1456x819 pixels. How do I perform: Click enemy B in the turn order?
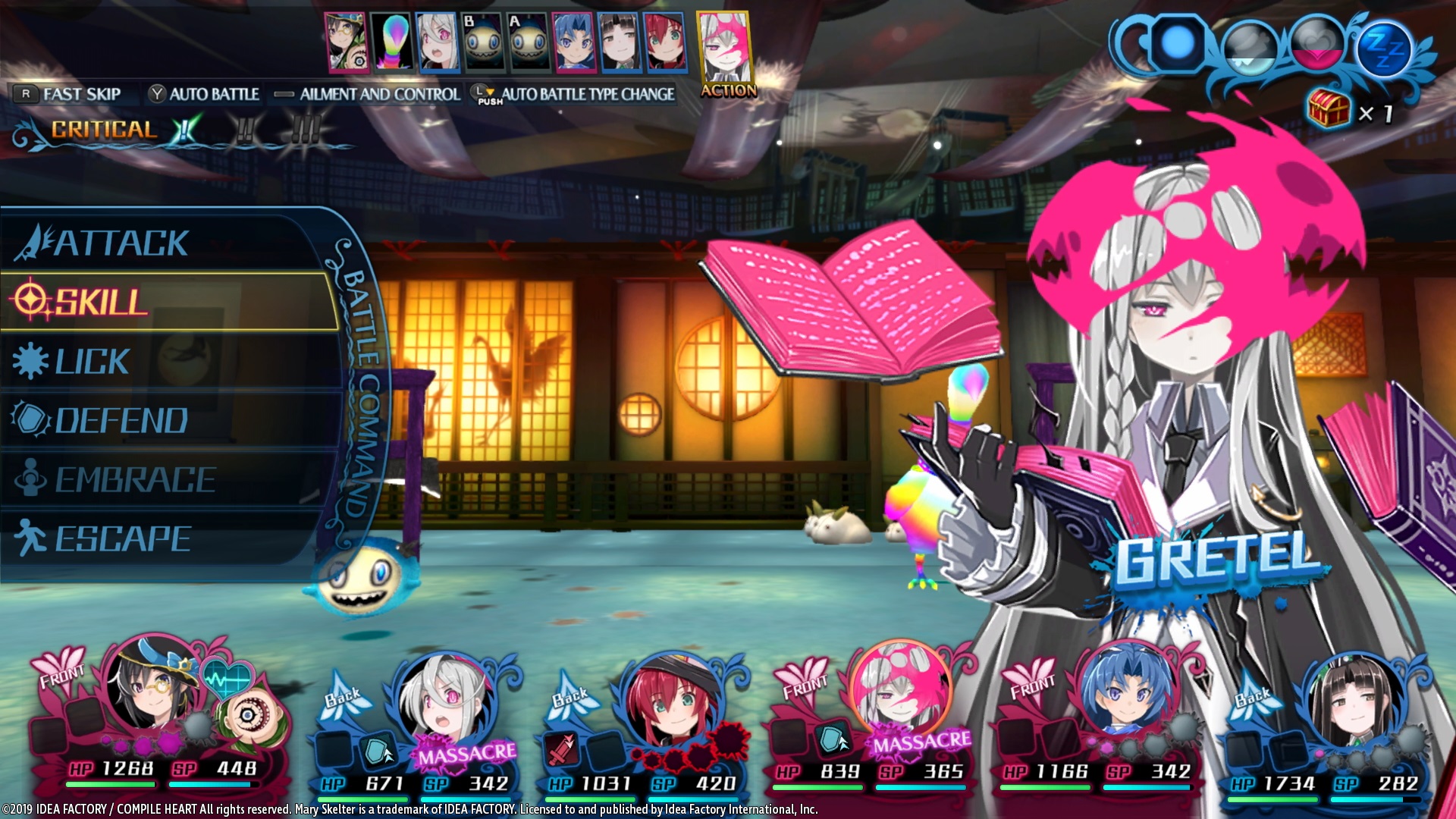(483, 42)
